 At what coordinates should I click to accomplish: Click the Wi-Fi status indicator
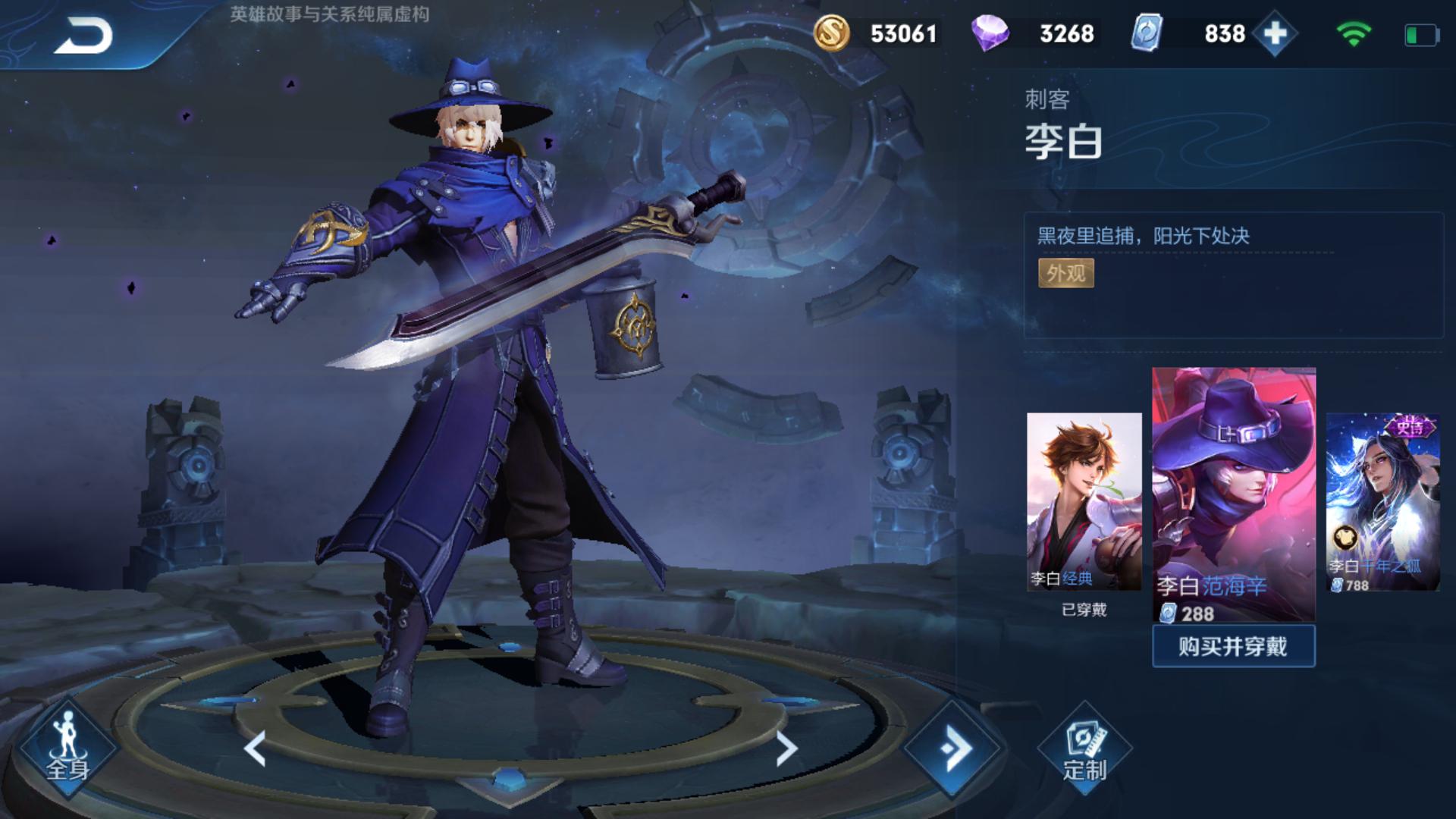coord(1354,32)
